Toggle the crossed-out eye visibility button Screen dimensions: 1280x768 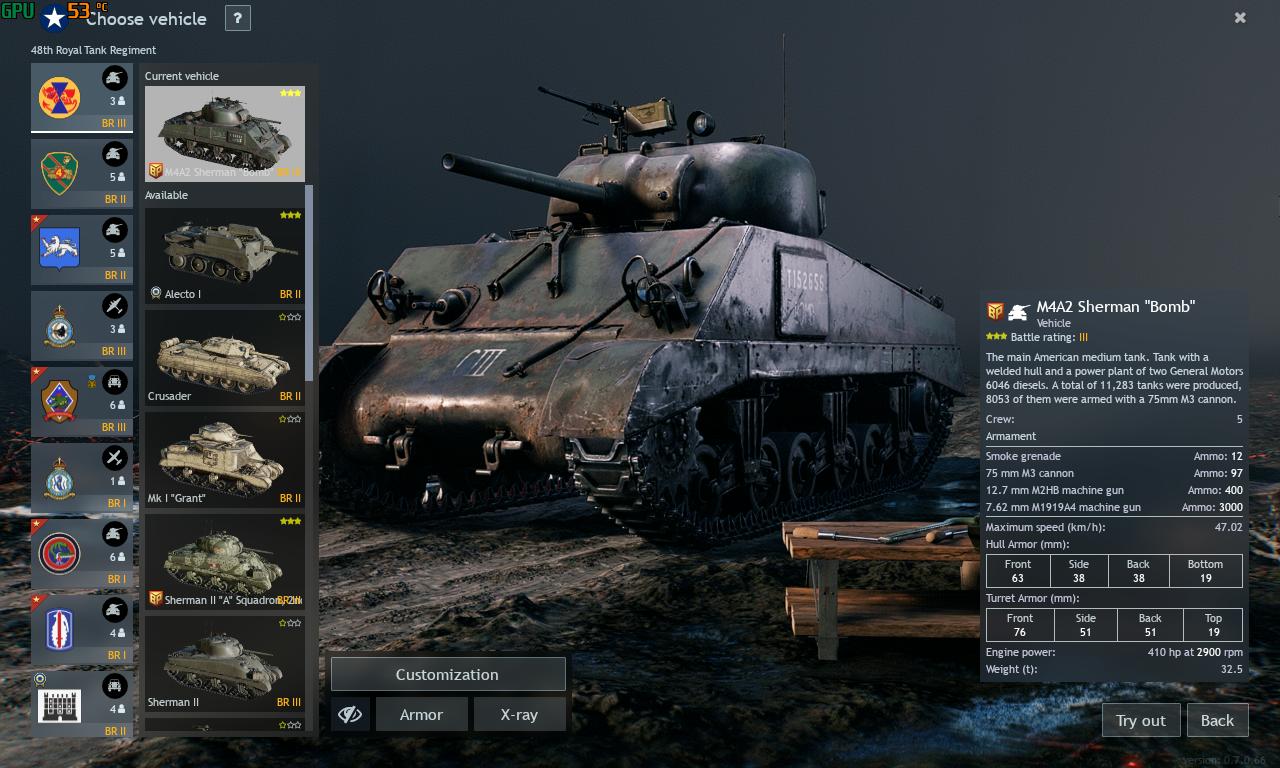coord(350,715)
